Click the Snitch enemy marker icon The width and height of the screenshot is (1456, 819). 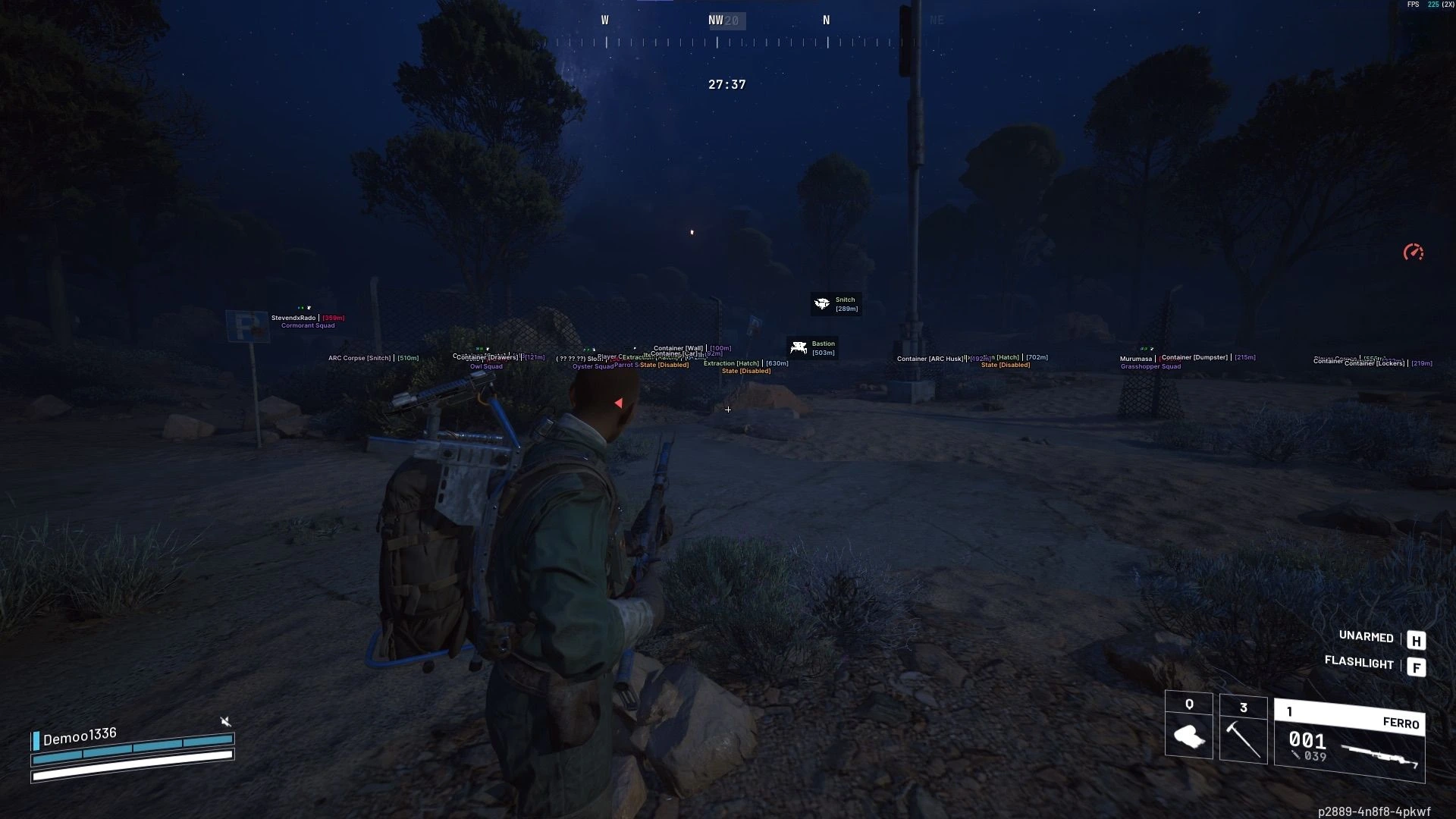[x=821, y=303]
